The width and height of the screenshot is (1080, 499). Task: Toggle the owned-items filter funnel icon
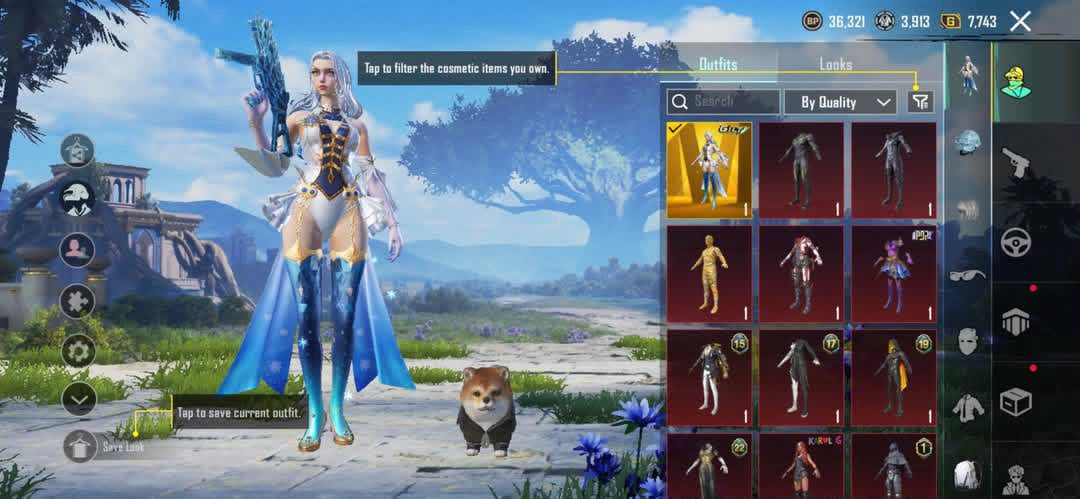click(920, 101)
